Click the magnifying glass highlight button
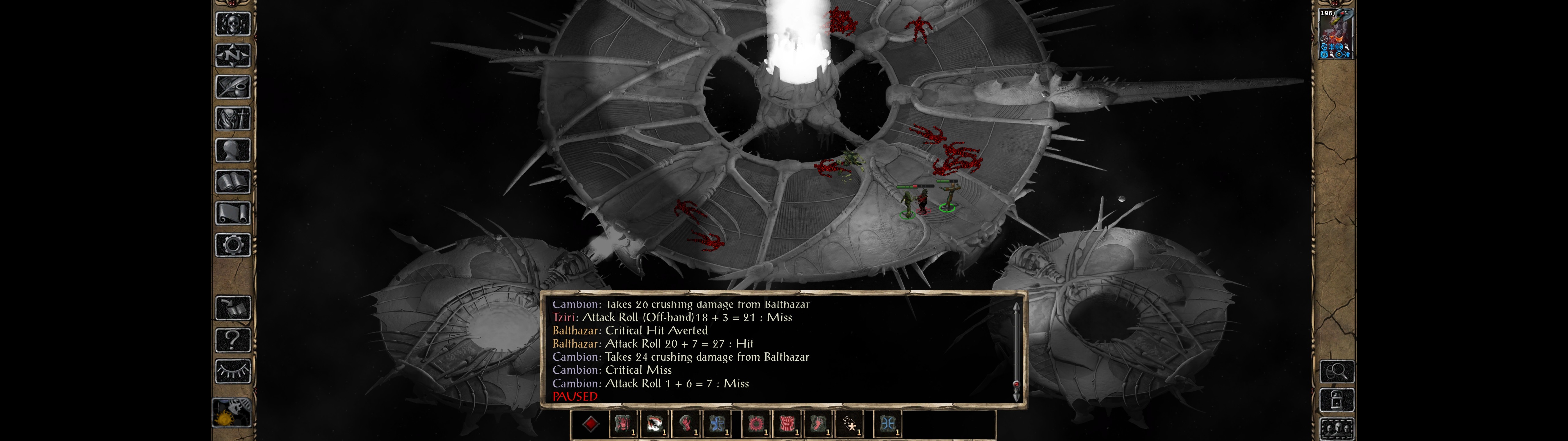This screenshot has width=1568, height=441. 1337,371
